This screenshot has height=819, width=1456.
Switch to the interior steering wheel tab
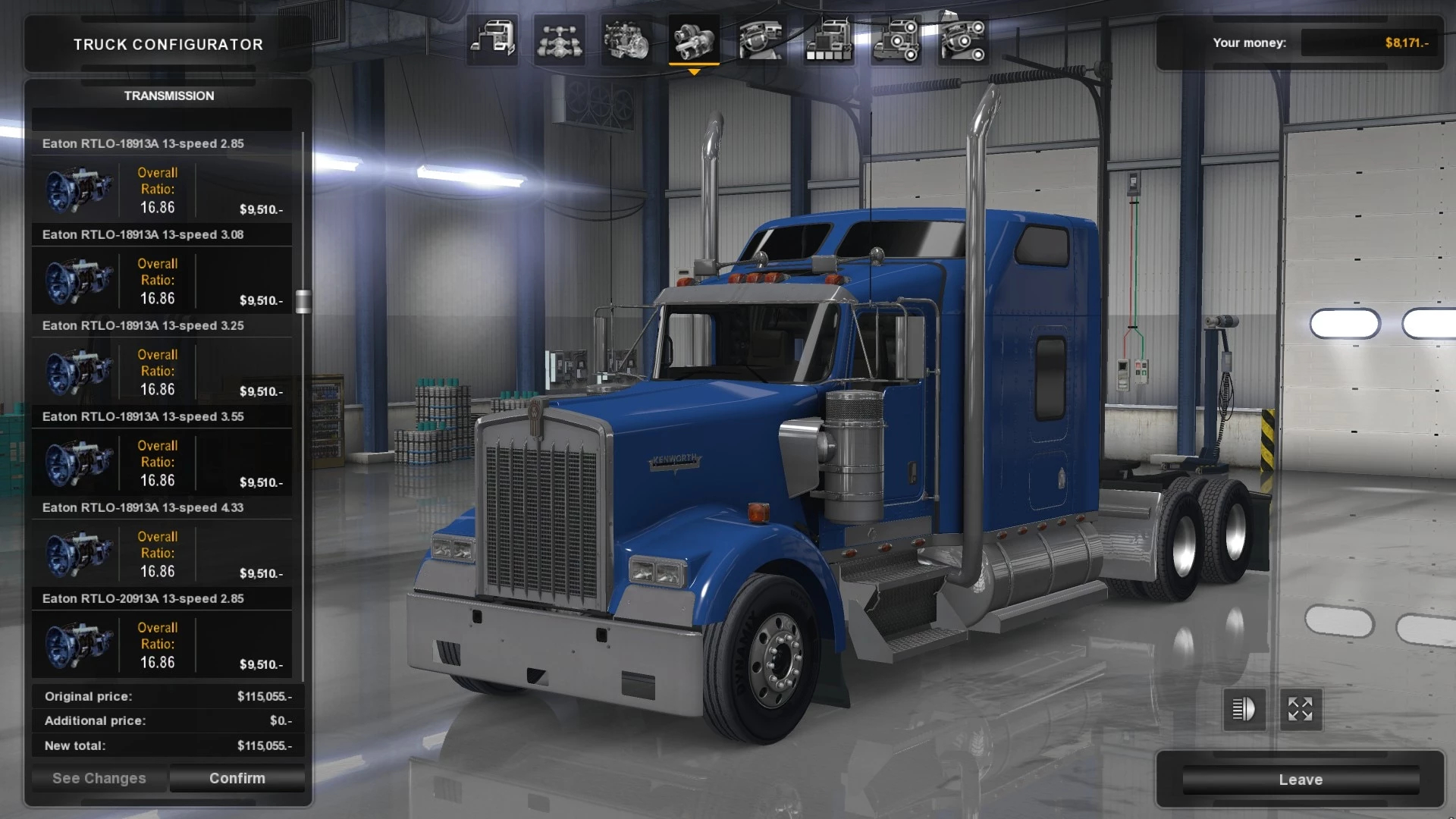[761, 39]
